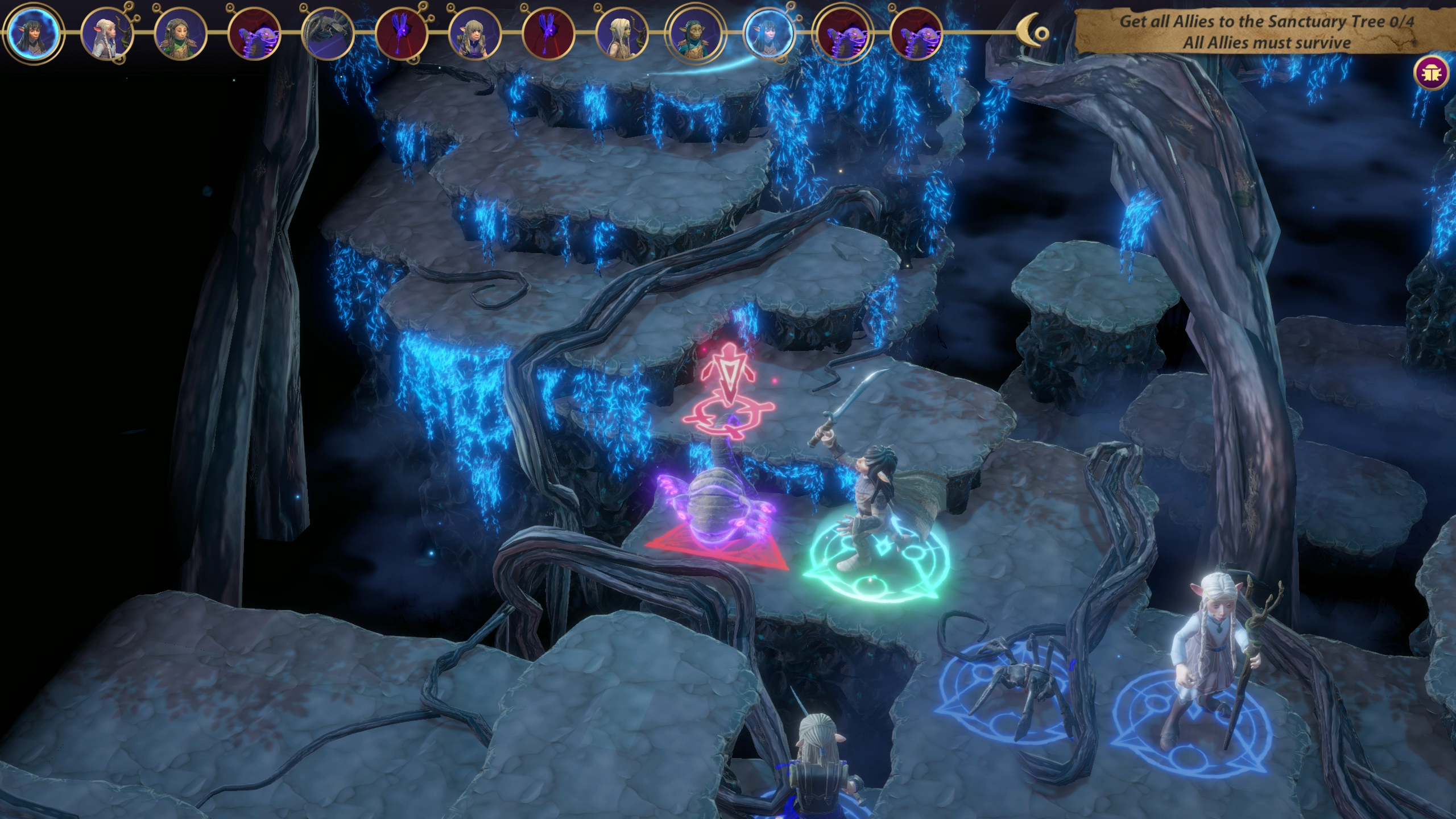
Task: Select the spider portrait in the turn order
Action: (327, 32)
